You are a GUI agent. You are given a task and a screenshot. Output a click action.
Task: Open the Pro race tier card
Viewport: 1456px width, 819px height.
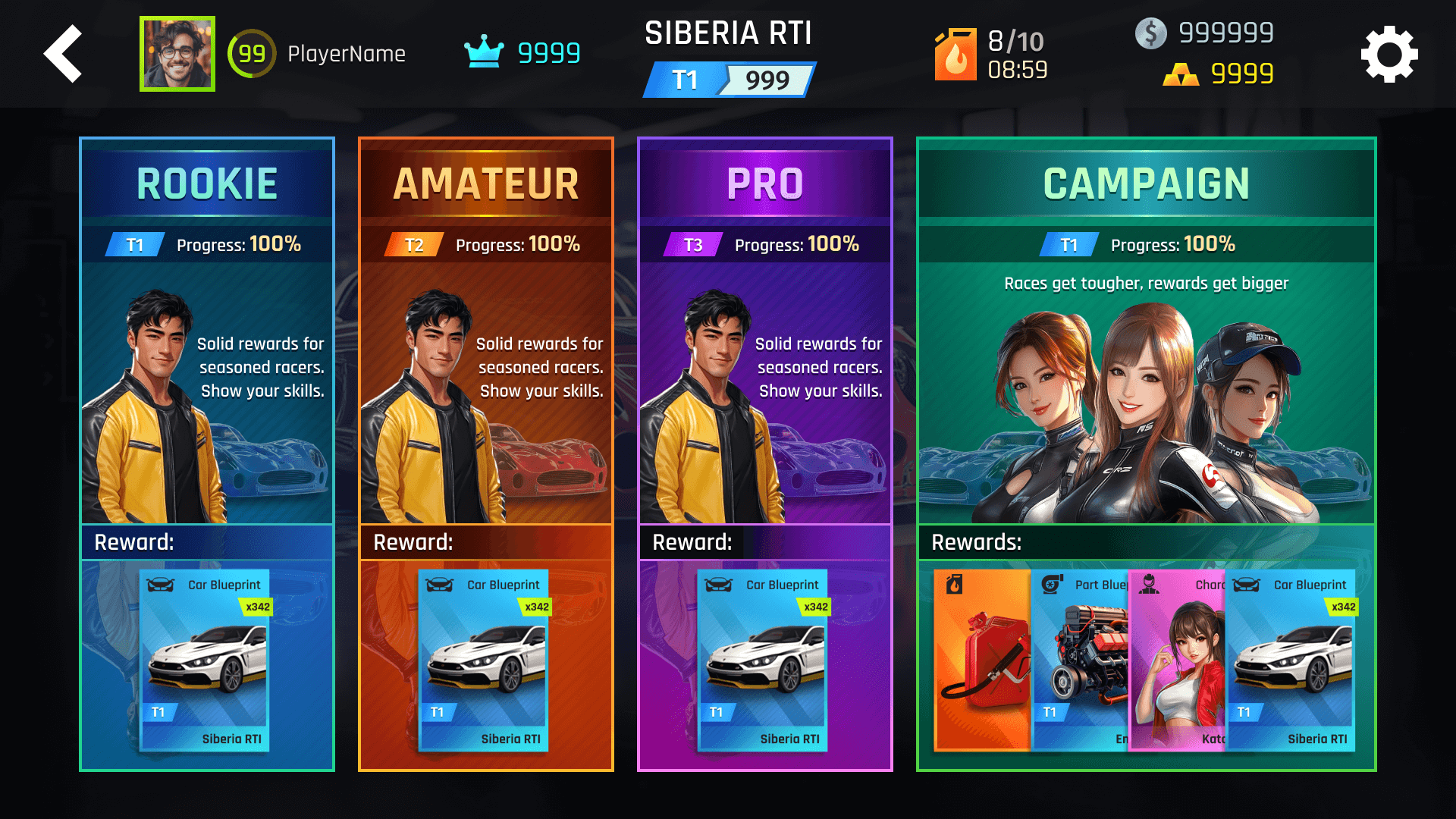click(x=765, y=379)
